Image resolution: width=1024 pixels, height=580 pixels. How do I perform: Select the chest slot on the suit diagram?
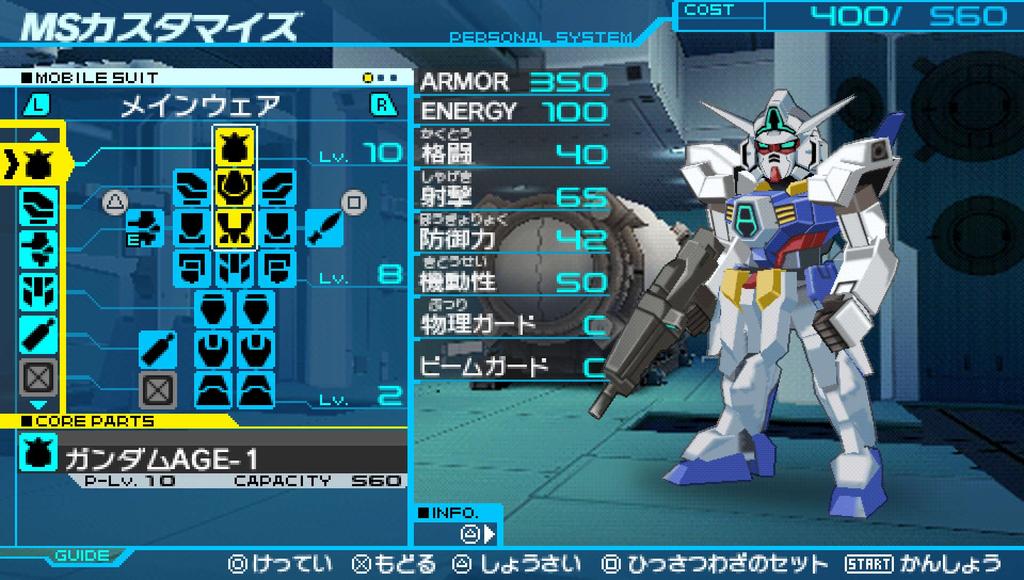235,185
